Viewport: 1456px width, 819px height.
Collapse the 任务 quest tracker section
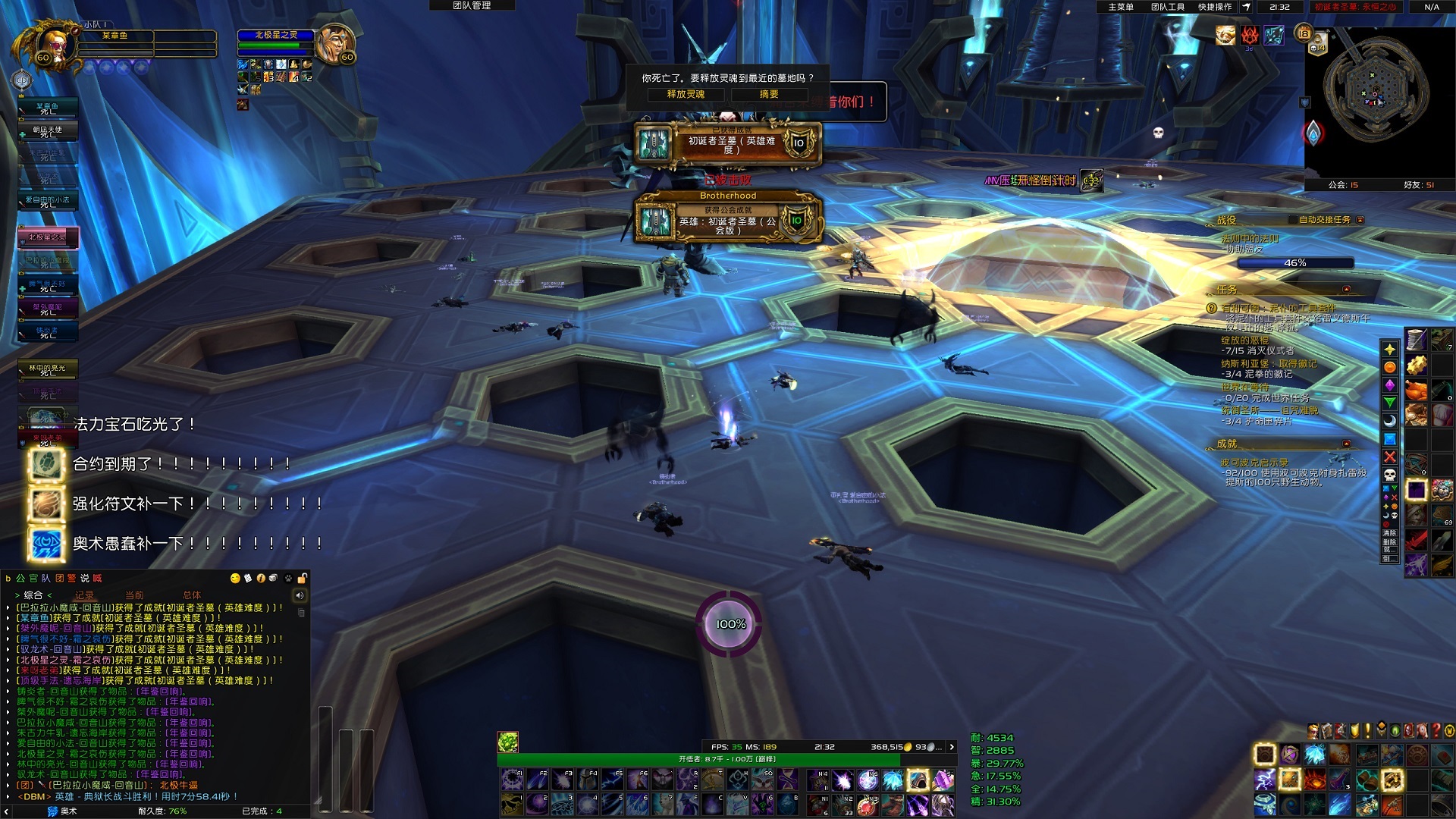point(1346,290)
